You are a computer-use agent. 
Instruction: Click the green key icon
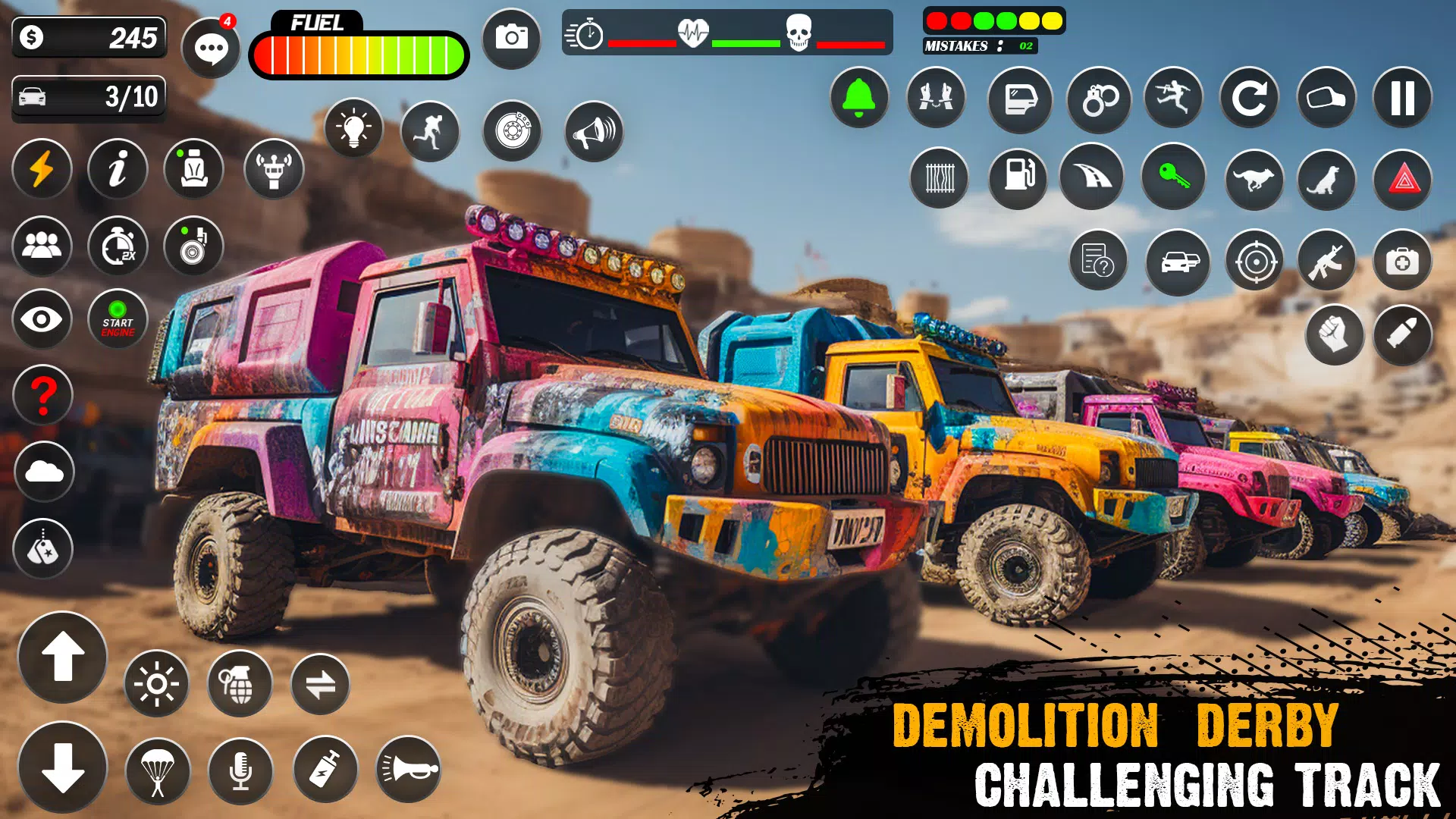click(x=1174, y=177)
